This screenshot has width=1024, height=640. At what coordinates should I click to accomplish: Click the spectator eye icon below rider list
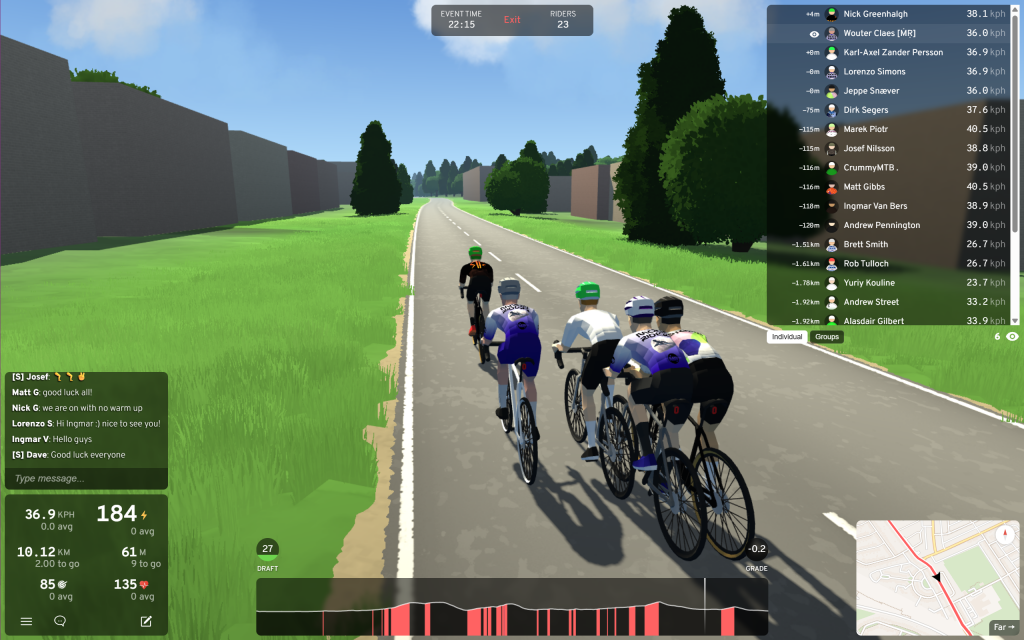[x=1012, y=337]
